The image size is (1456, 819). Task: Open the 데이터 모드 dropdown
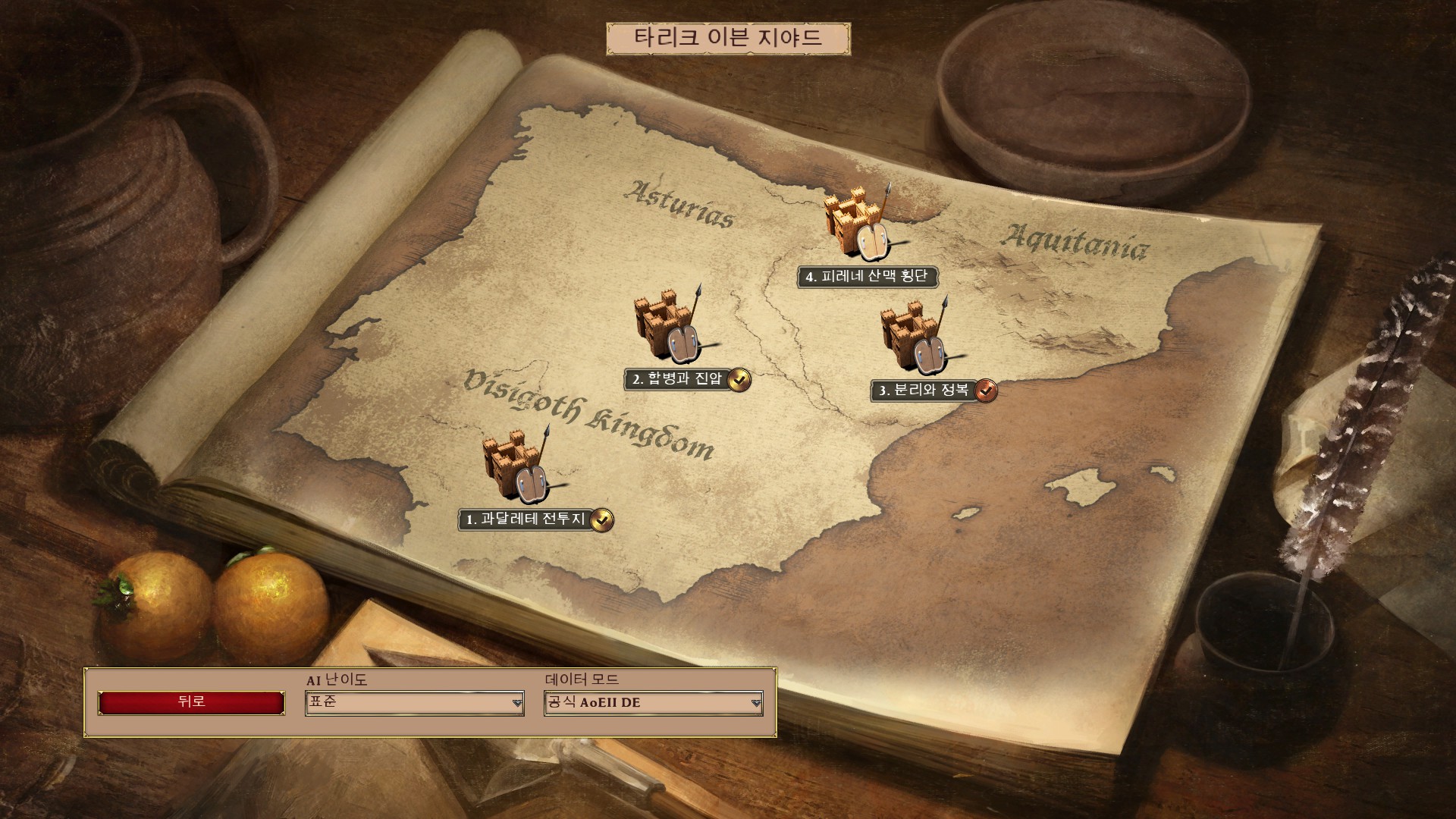(653, 703)
